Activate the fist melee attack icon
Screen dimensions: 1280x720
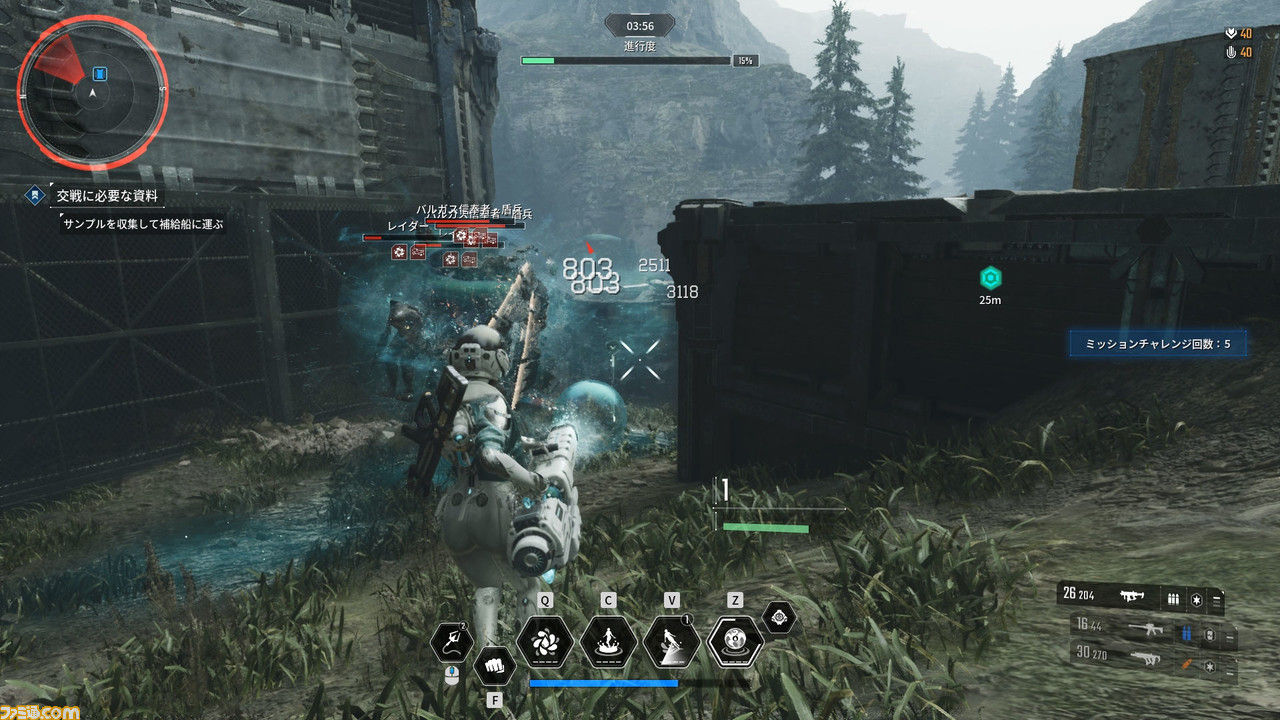[x=494, y=666]
